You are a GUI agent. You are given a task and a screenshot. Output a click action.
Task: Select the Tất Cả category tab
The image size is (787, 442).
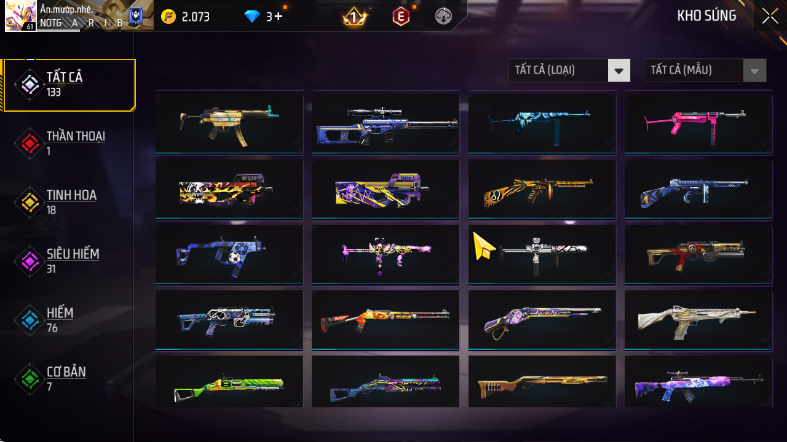click(69, 85)
